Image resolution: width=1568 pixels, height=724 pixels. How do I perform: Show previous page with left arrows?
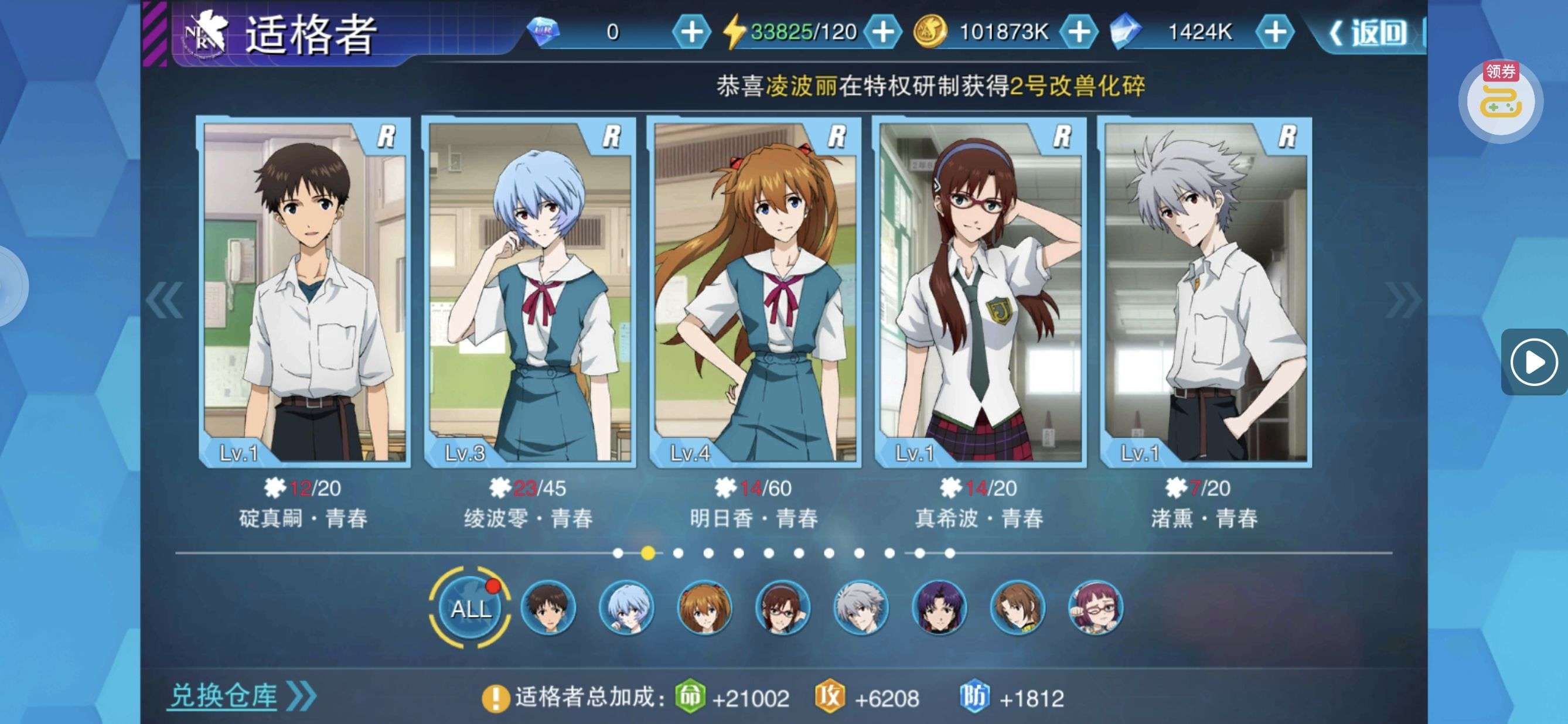(164, 300)
